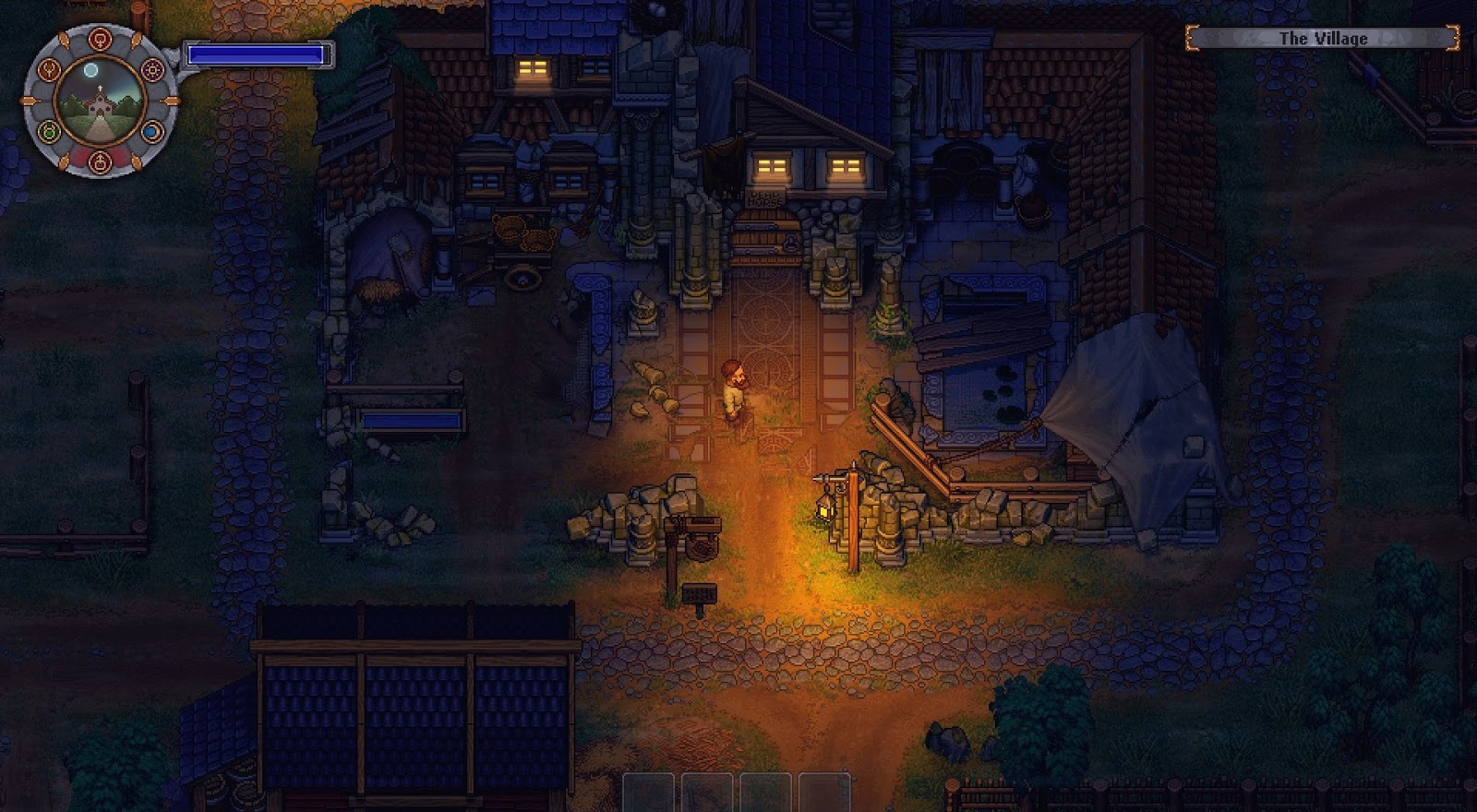Click the red female-symbol day icon on the clock
This screenshot has height=812, width=1477.
click(100, 39)
